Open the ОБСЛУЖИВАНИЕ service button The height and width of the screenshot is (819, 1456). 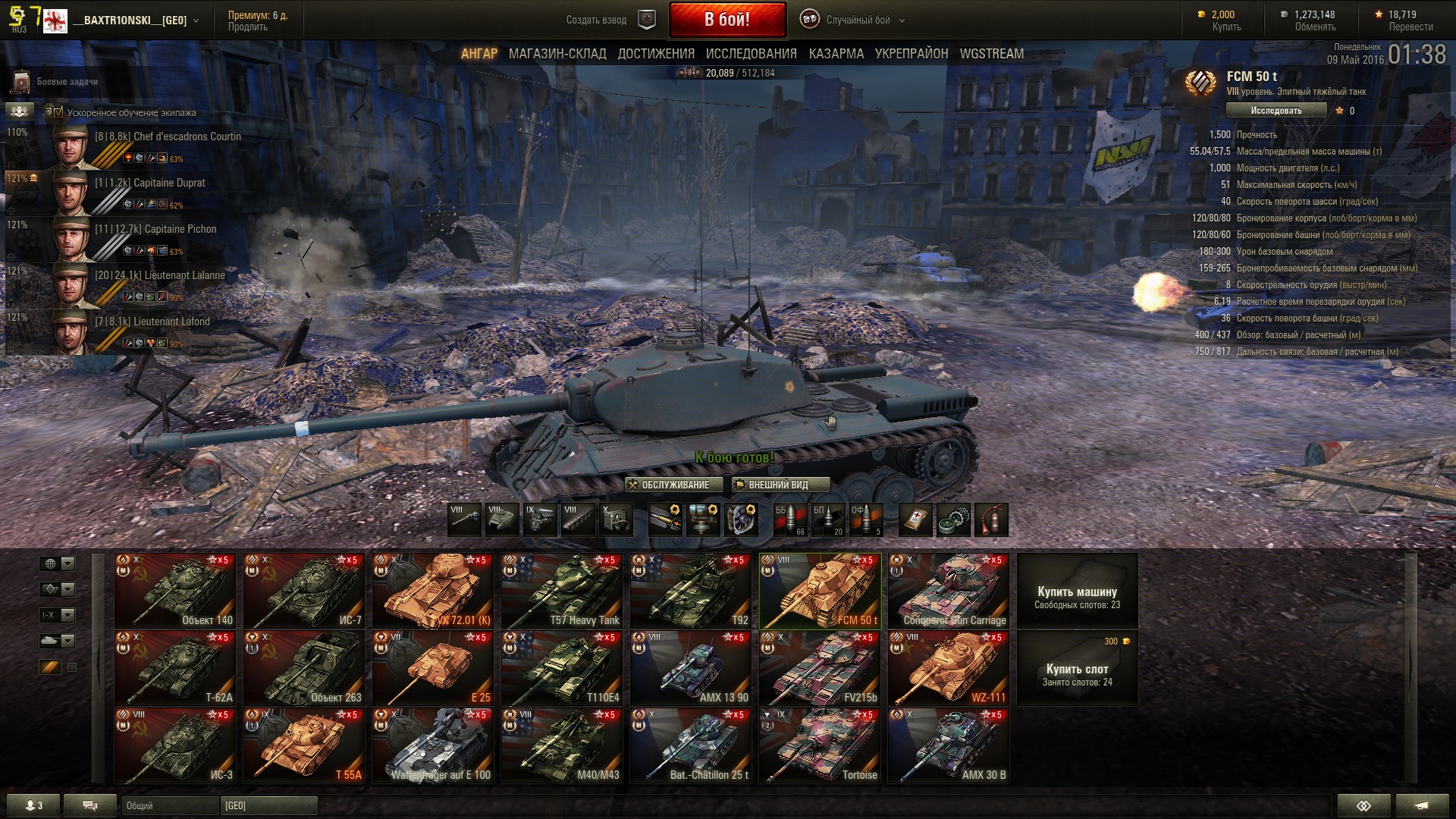point(668,485)
